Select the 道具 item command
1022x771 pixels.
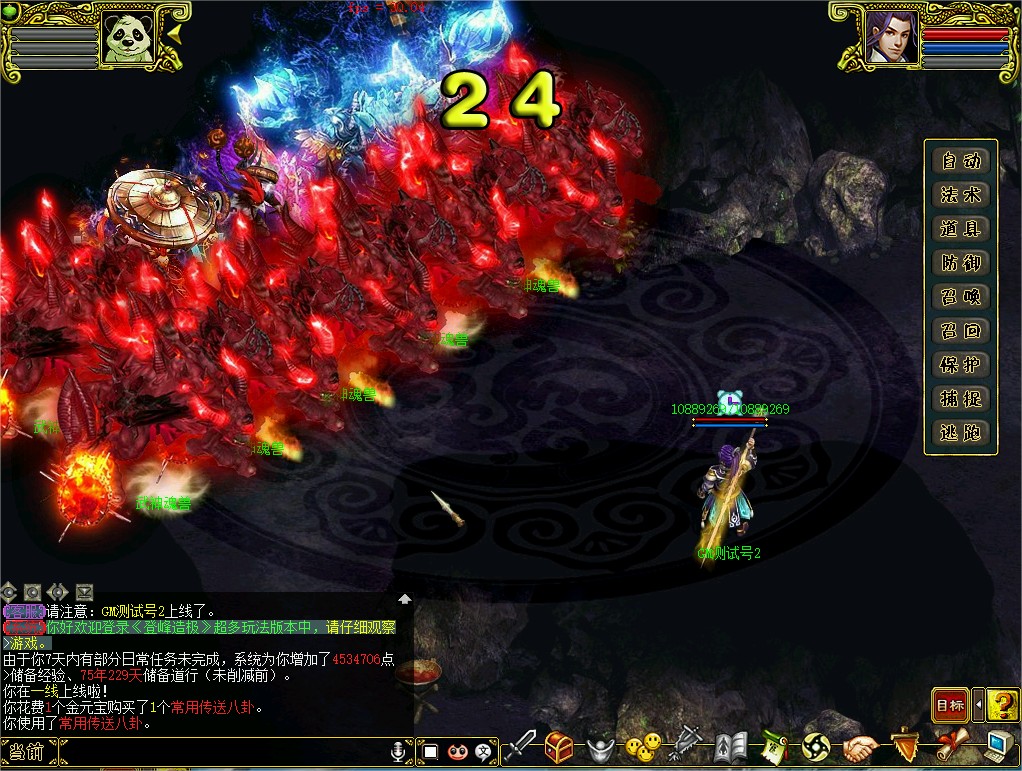[960, 229]
